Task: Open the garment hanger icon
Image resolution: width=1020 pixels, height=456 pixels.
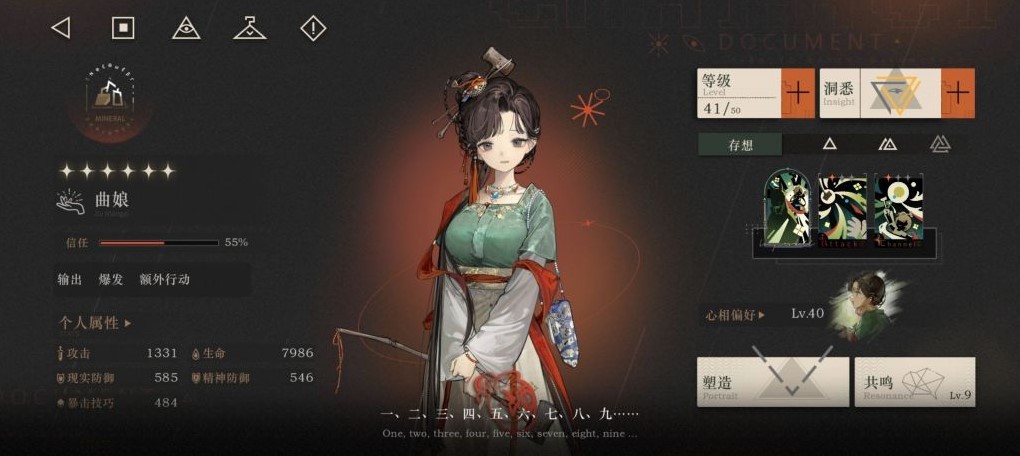Action: (249, 28)
